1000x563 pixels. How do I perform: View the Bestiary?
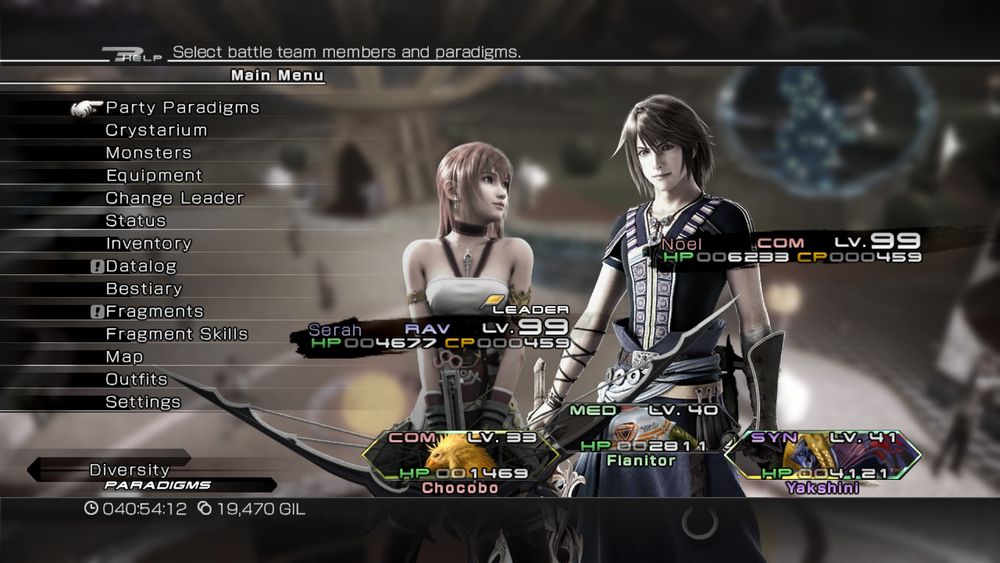coord(144,289)
